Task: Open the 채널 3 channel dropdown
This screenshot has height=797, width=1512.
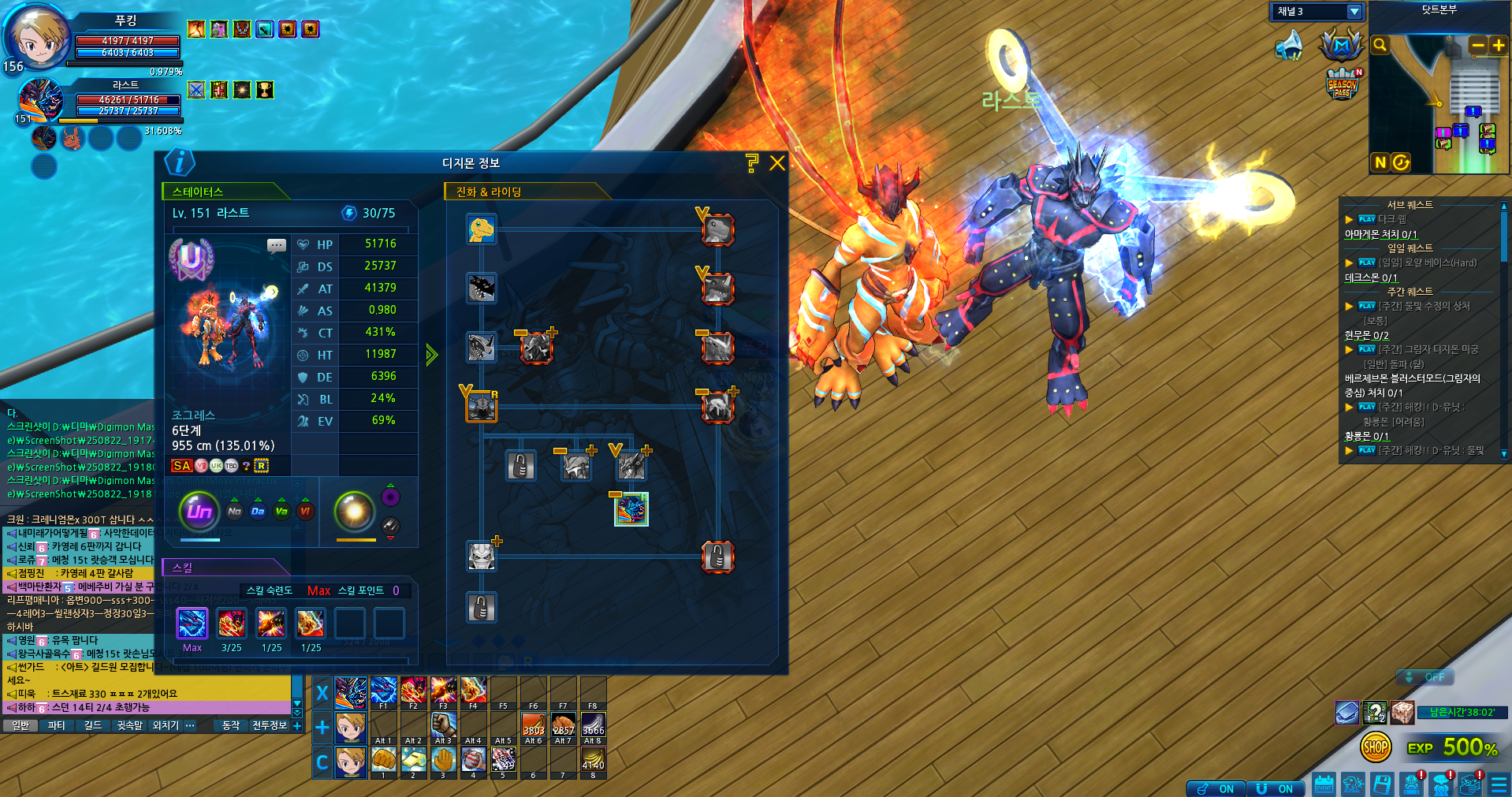Action: click(1354, 12)
